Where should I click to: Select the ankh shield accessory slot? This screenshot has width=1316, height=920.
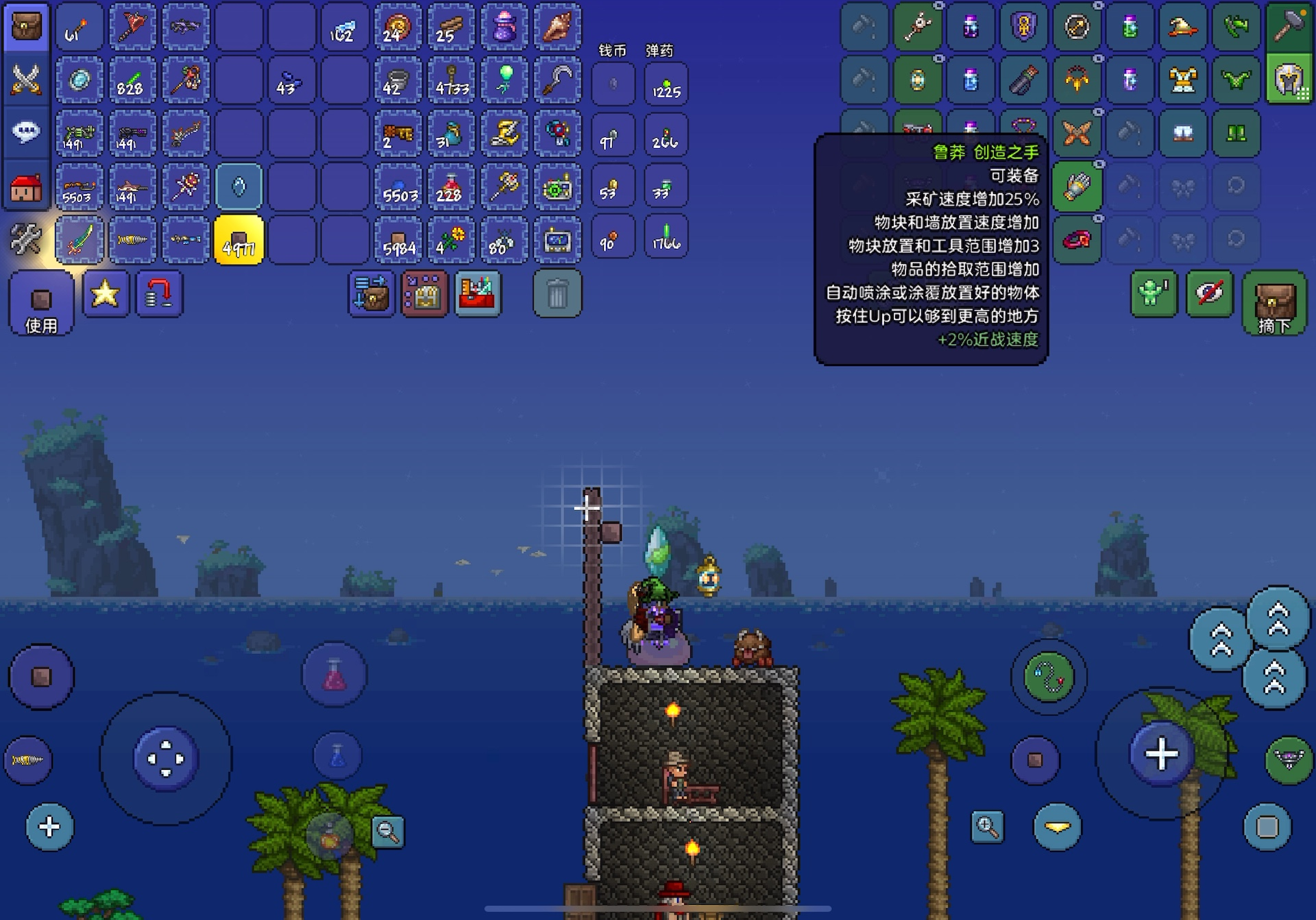click(x=1023, y=27)
